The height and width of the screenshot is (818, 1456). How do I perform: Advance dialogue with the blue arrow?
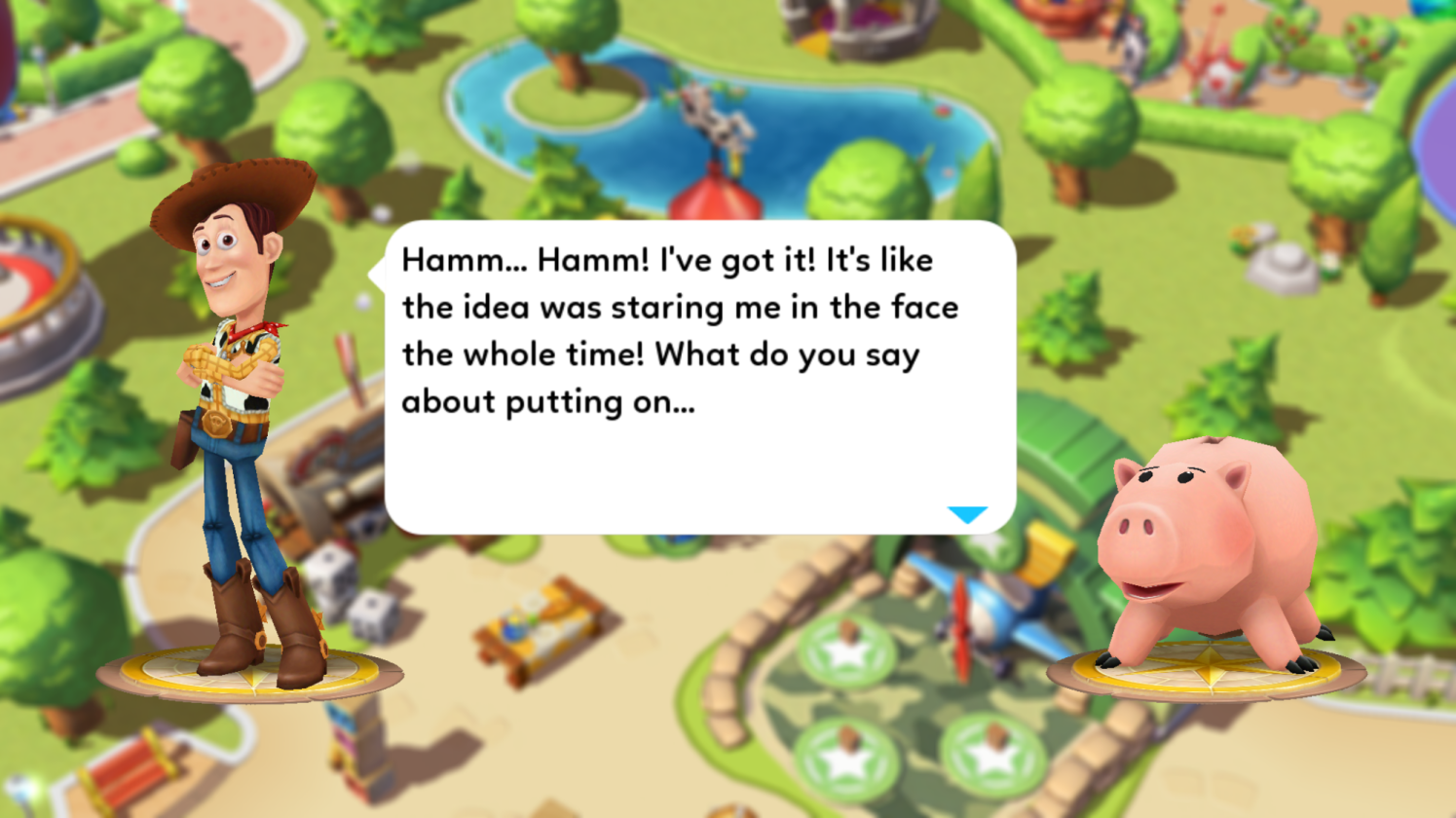pyautogui.click(x=967, y=514)
